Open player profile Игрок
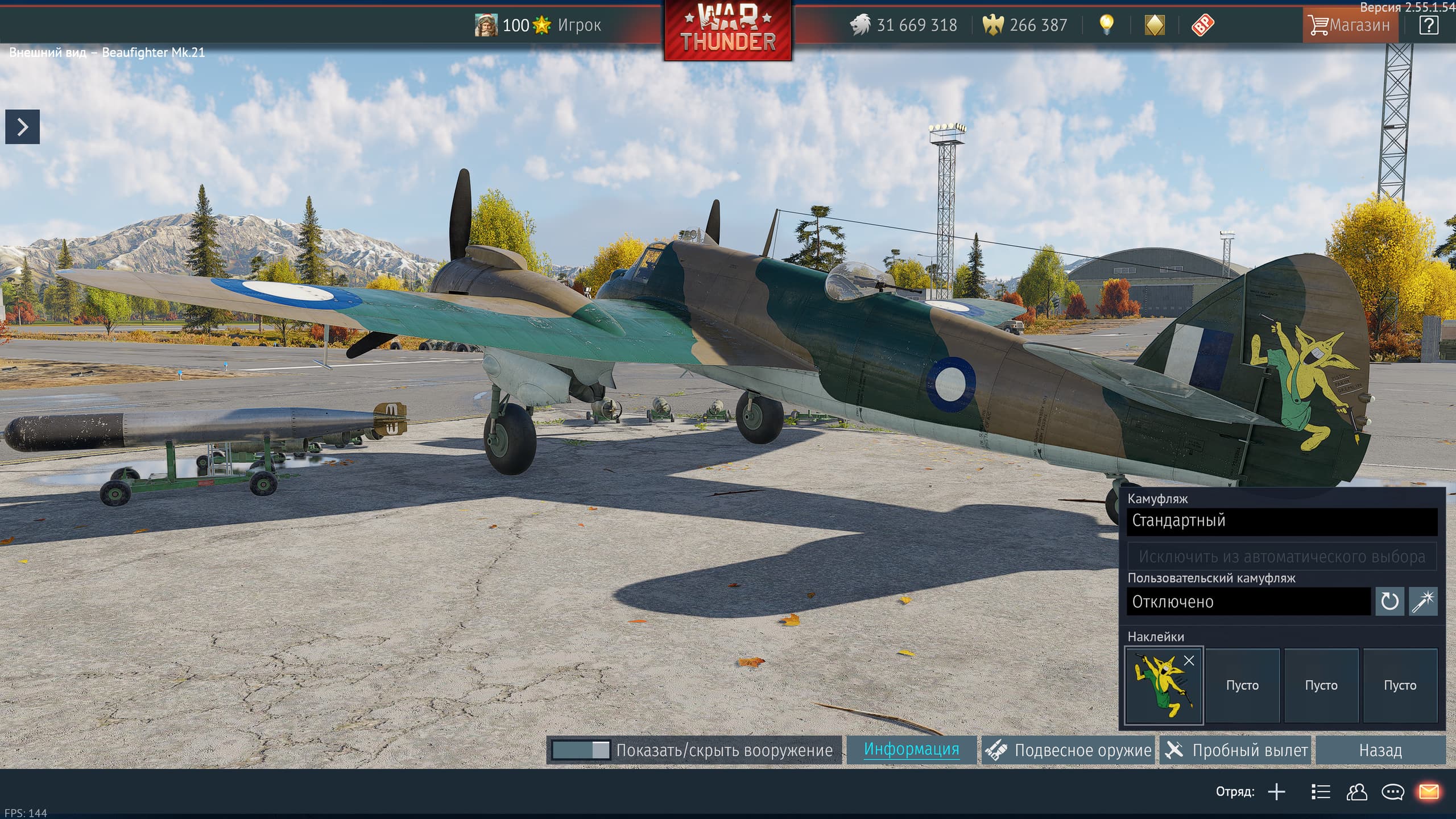 coord(579,25)
